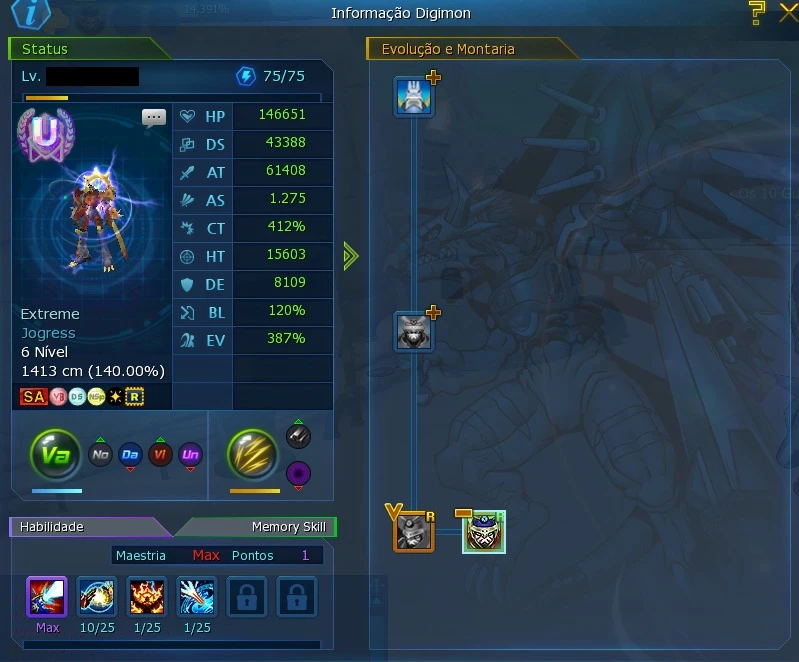Select the blue Da attribute icon
The height and width of the screenshot is (662, 799).
coord(130,455)
